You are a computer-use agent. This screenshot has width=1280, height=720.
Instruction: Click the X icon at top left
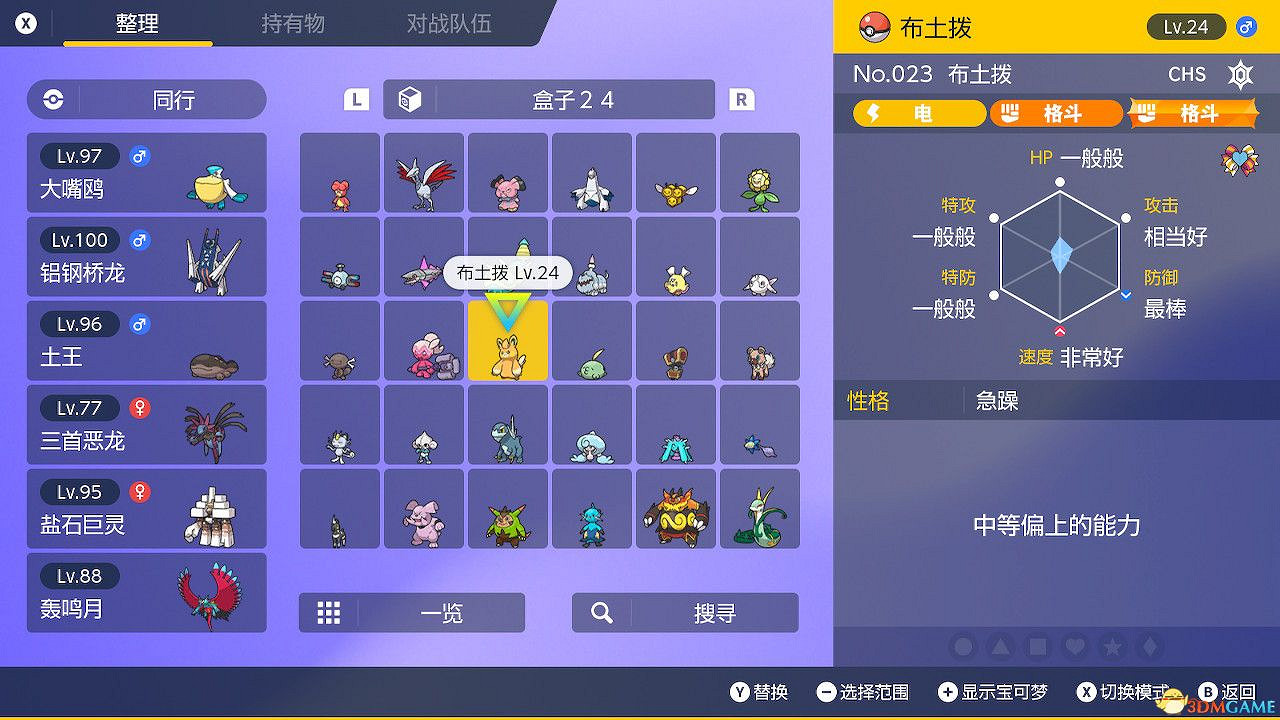tap(24, 22)
